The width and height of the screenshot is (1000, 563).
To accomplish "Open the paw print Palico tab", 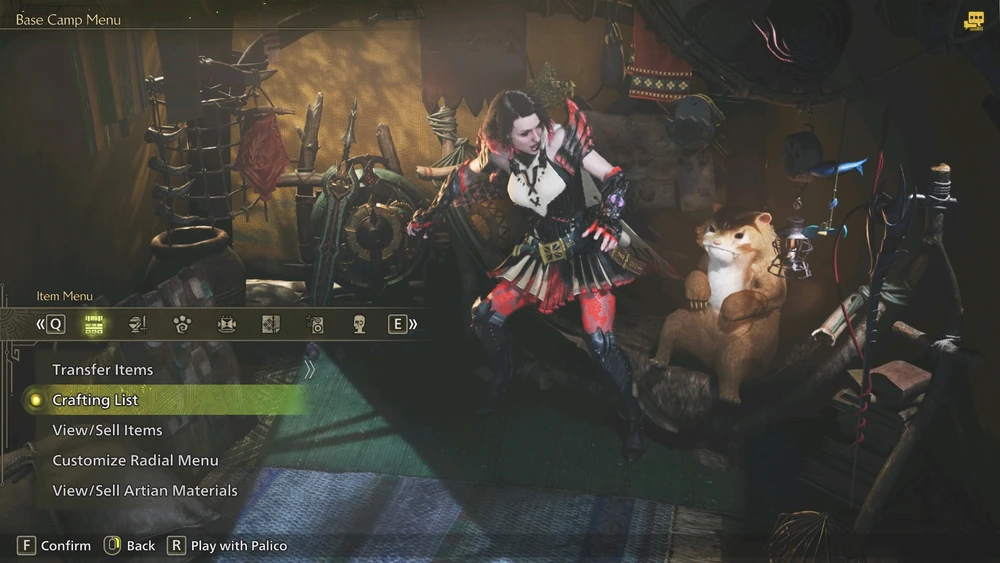I will (x=182, y=324).
